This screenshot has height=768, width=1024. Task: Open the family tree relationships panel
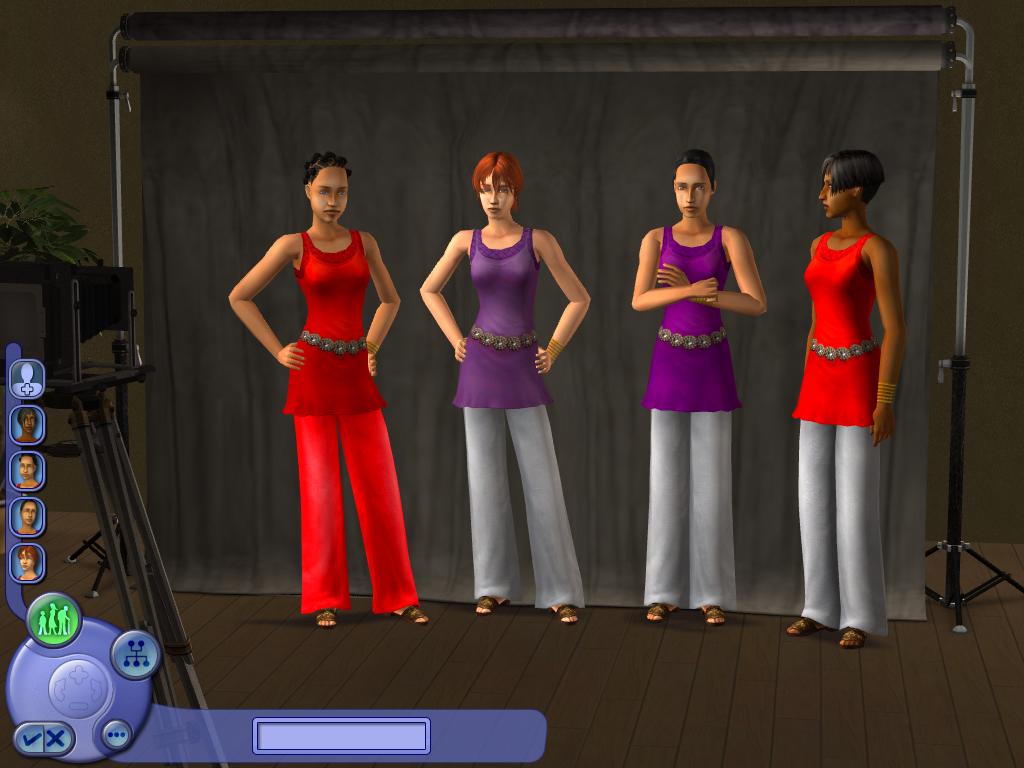coord(135,655)
